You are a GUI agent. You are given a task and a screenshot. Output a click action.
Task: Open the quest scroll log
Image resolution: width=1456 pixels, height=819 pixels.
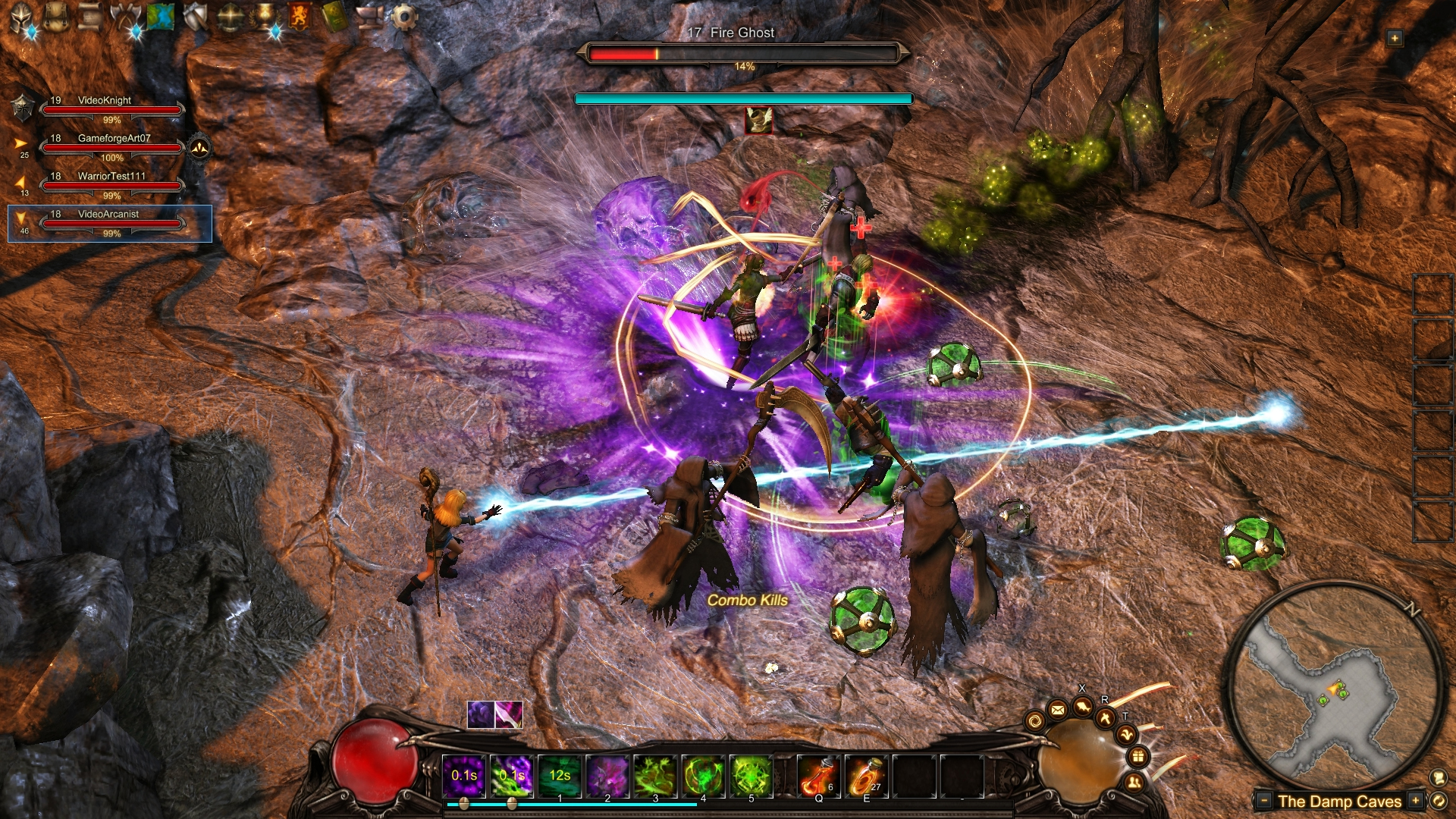(90, 17)
